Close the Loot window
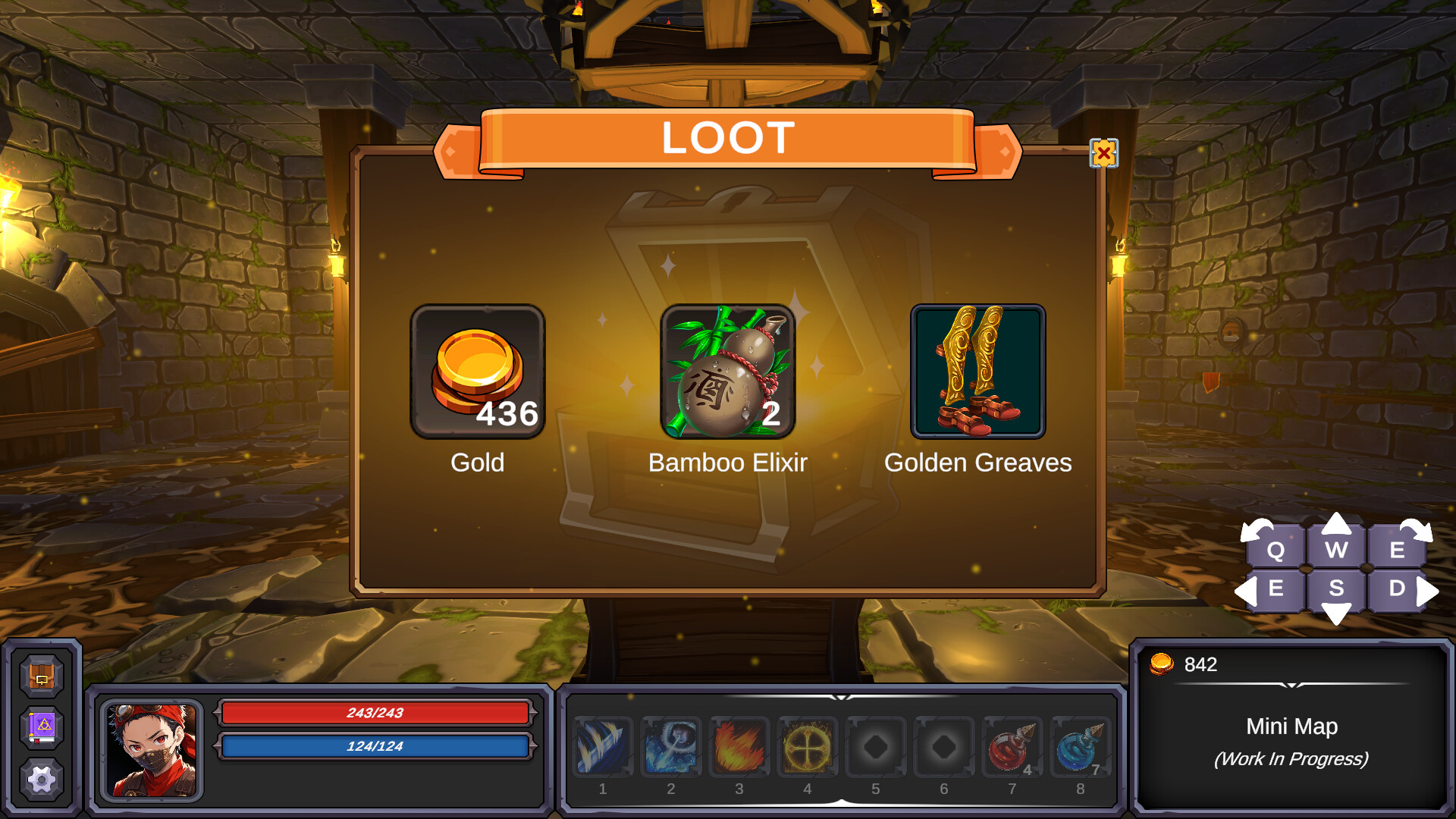1456x819 pixels. coord(1103,152)
